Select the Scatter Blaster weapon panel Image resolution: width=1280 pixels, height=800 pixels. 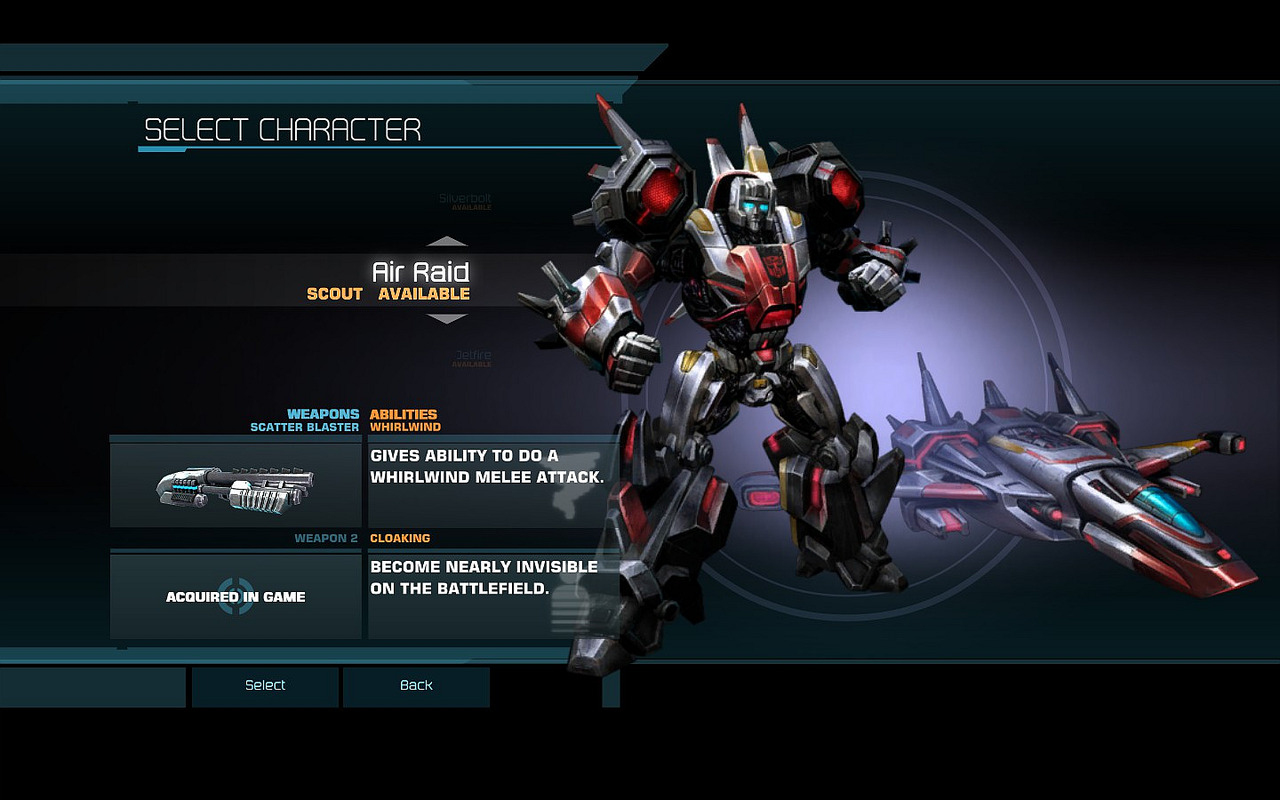point(236,485)
